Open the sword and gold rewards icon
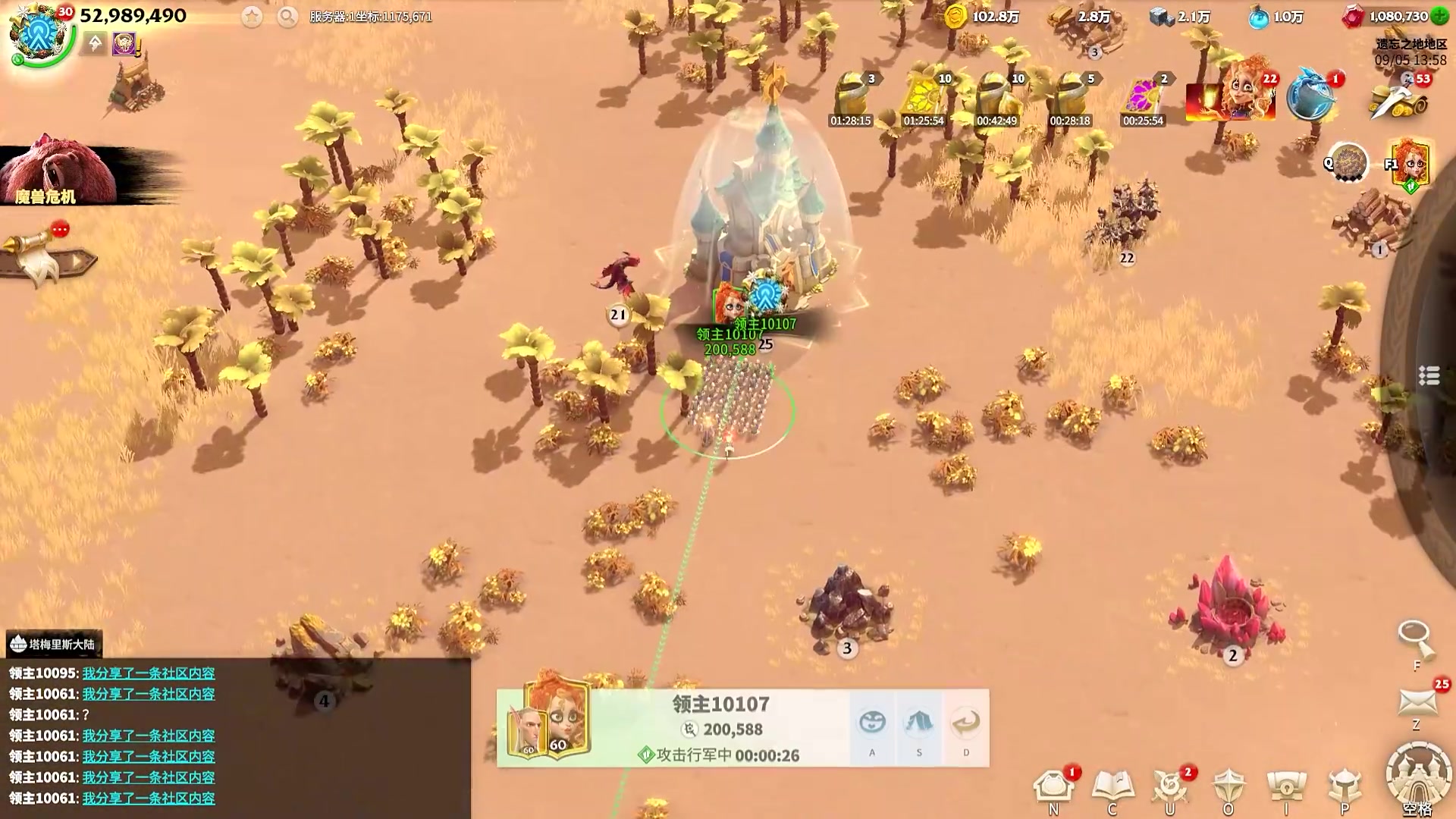1456x819 pixels. click(x=1399, y=99)
